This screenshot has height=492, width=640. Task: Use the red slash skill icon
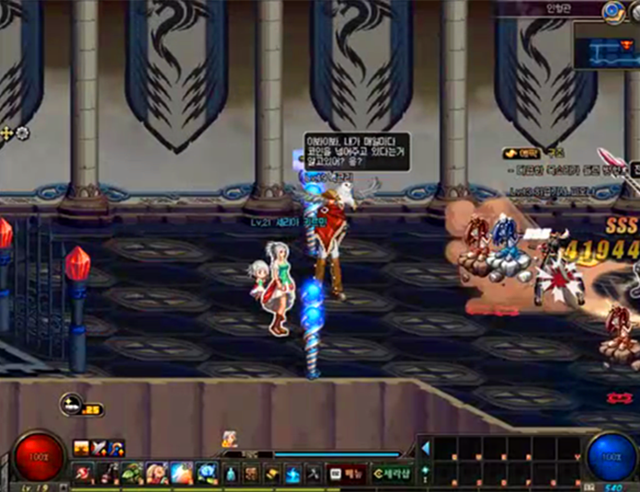click(x=83, y=472)
